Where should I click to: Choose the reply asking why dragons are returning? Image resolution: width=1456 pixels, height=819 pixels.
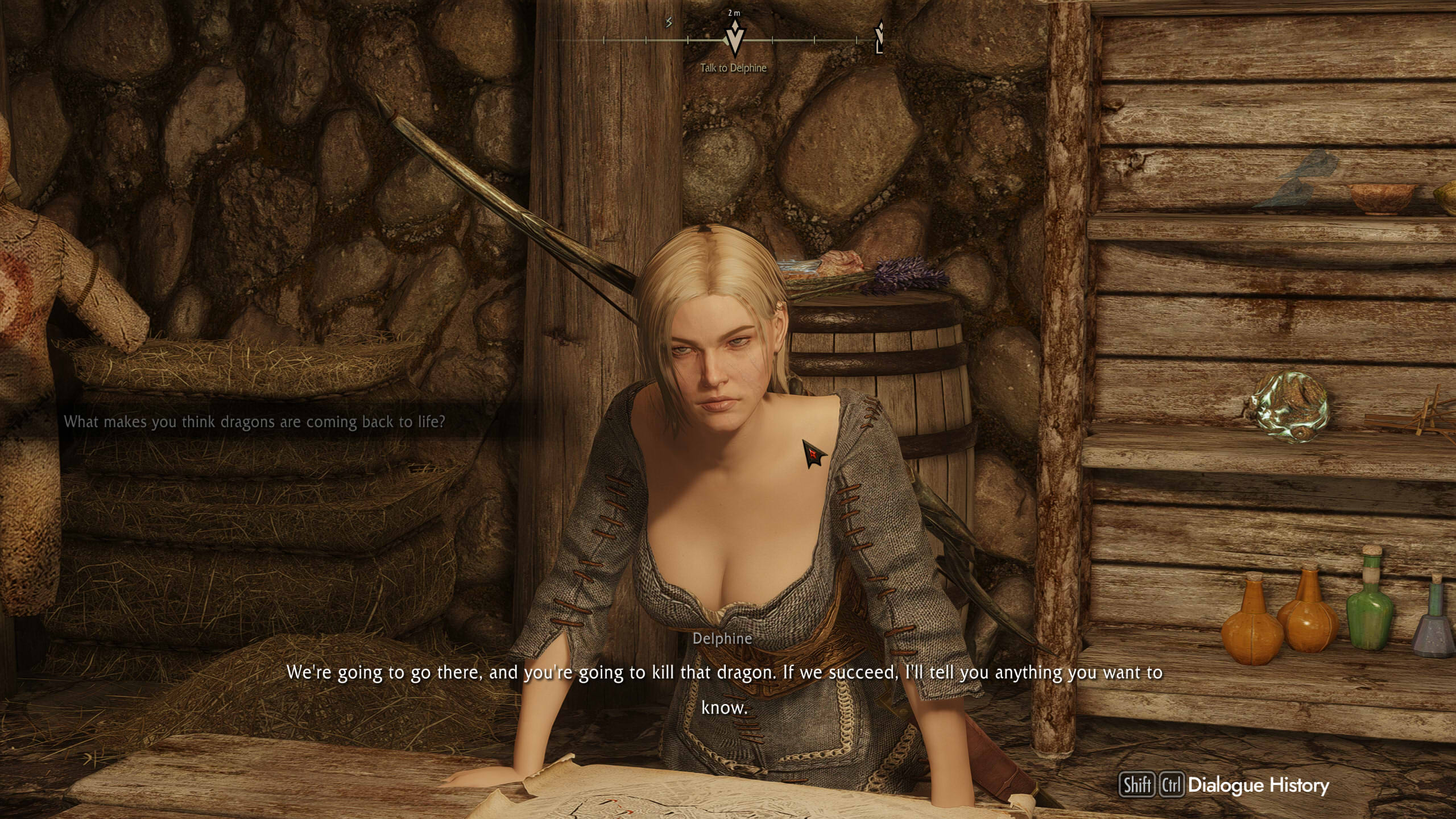tap(254, 422)
